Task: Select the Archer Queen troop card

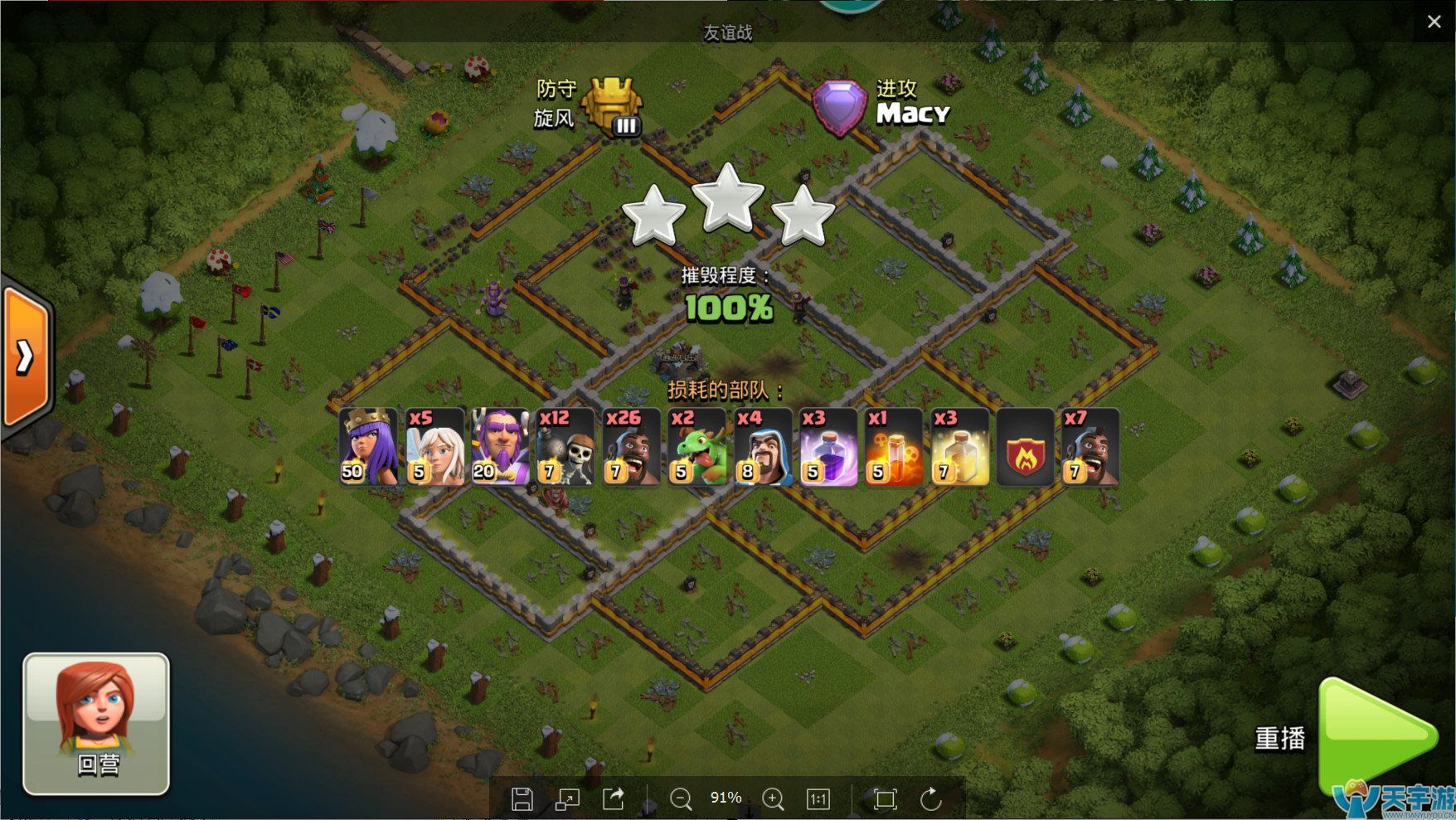Action: tap(368, 446)
